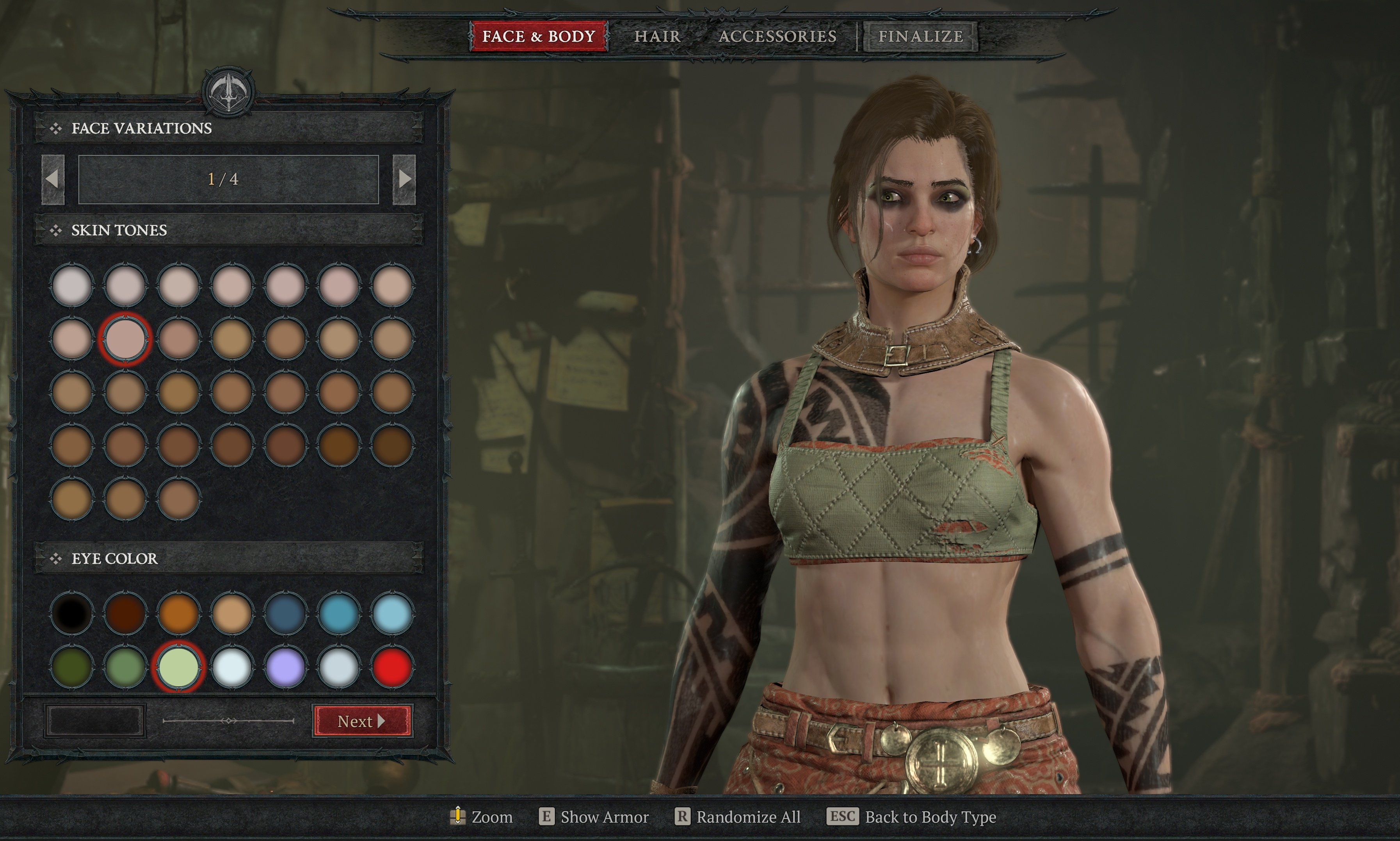Switch to the Hair tab

(x=657, y=36)
